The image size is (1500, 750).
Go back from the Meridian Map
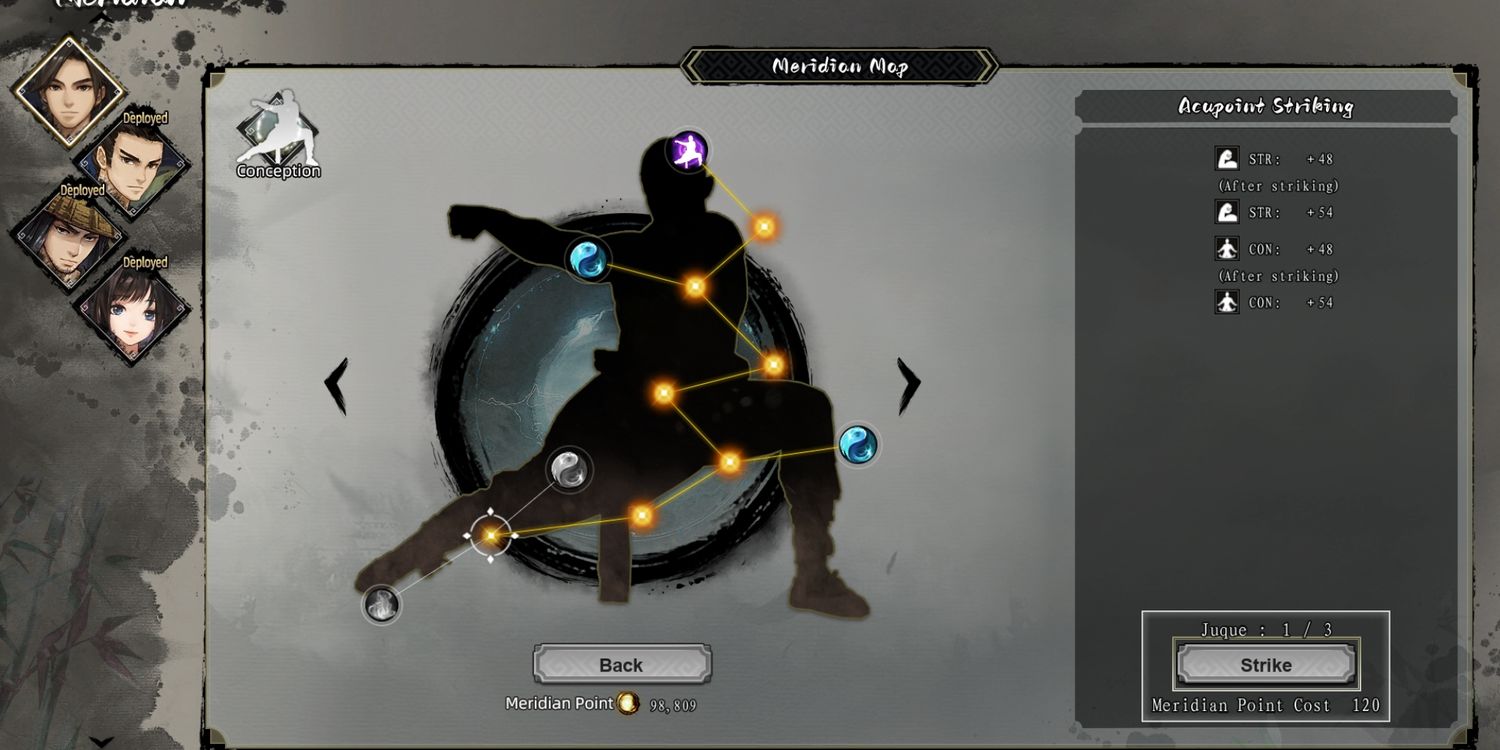pos(621,665)
